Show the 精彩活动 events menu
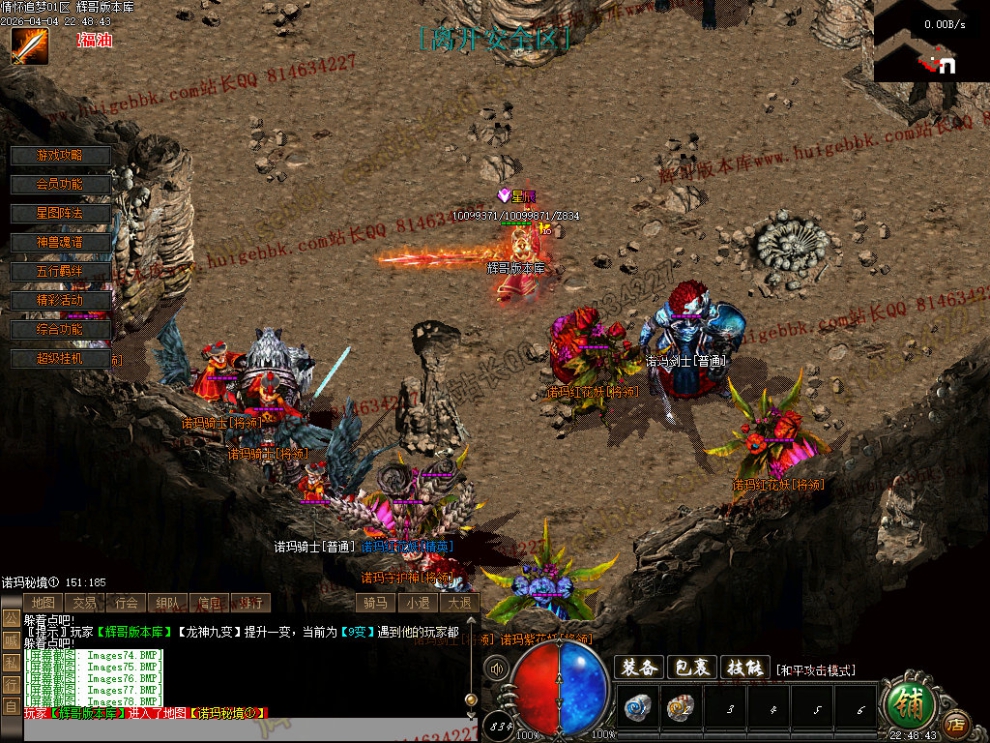The image size is (990, 743). 60,300
